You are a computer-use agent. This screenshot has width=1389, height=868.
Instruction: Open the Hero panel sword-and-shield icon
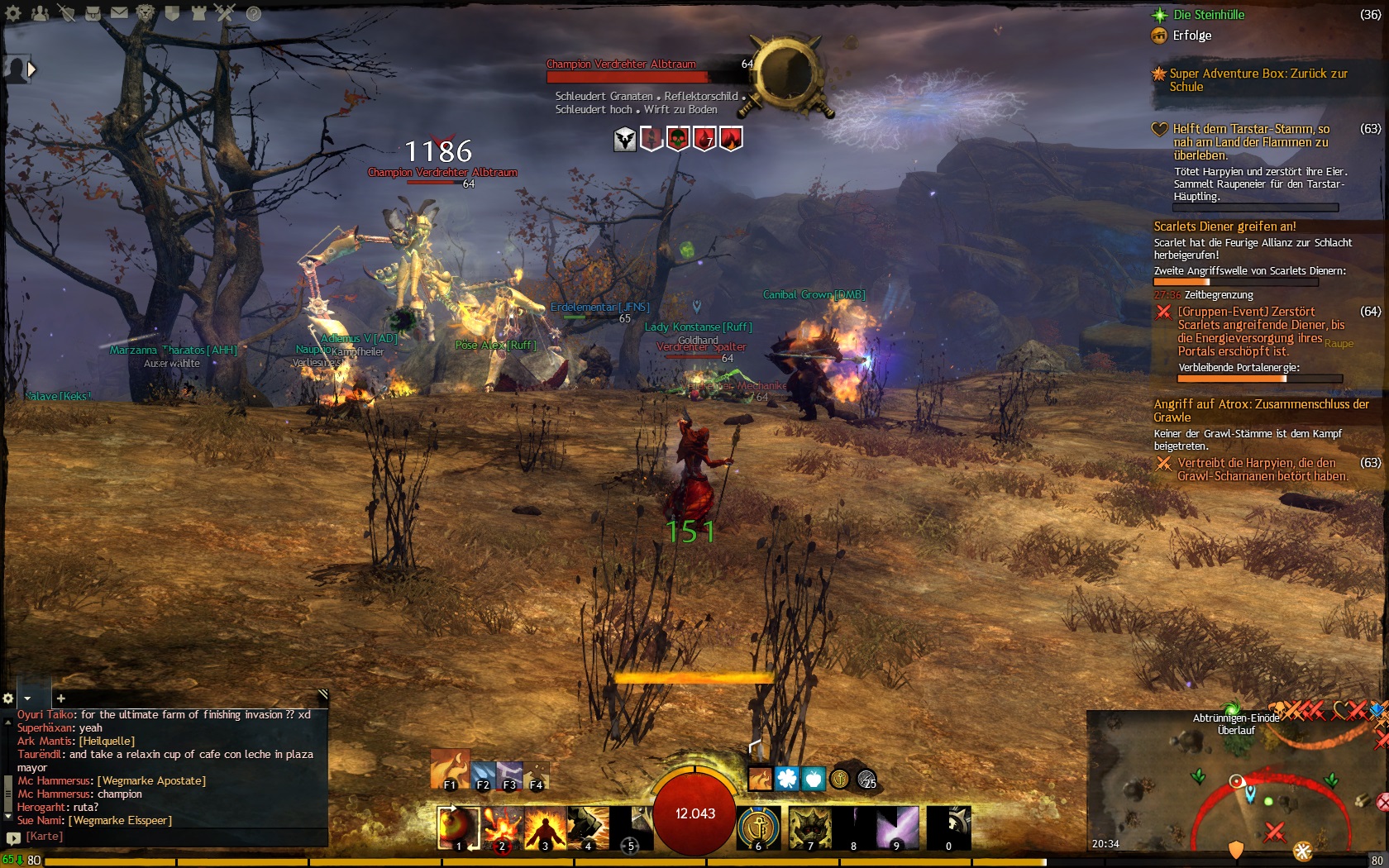tap(66, 12)
